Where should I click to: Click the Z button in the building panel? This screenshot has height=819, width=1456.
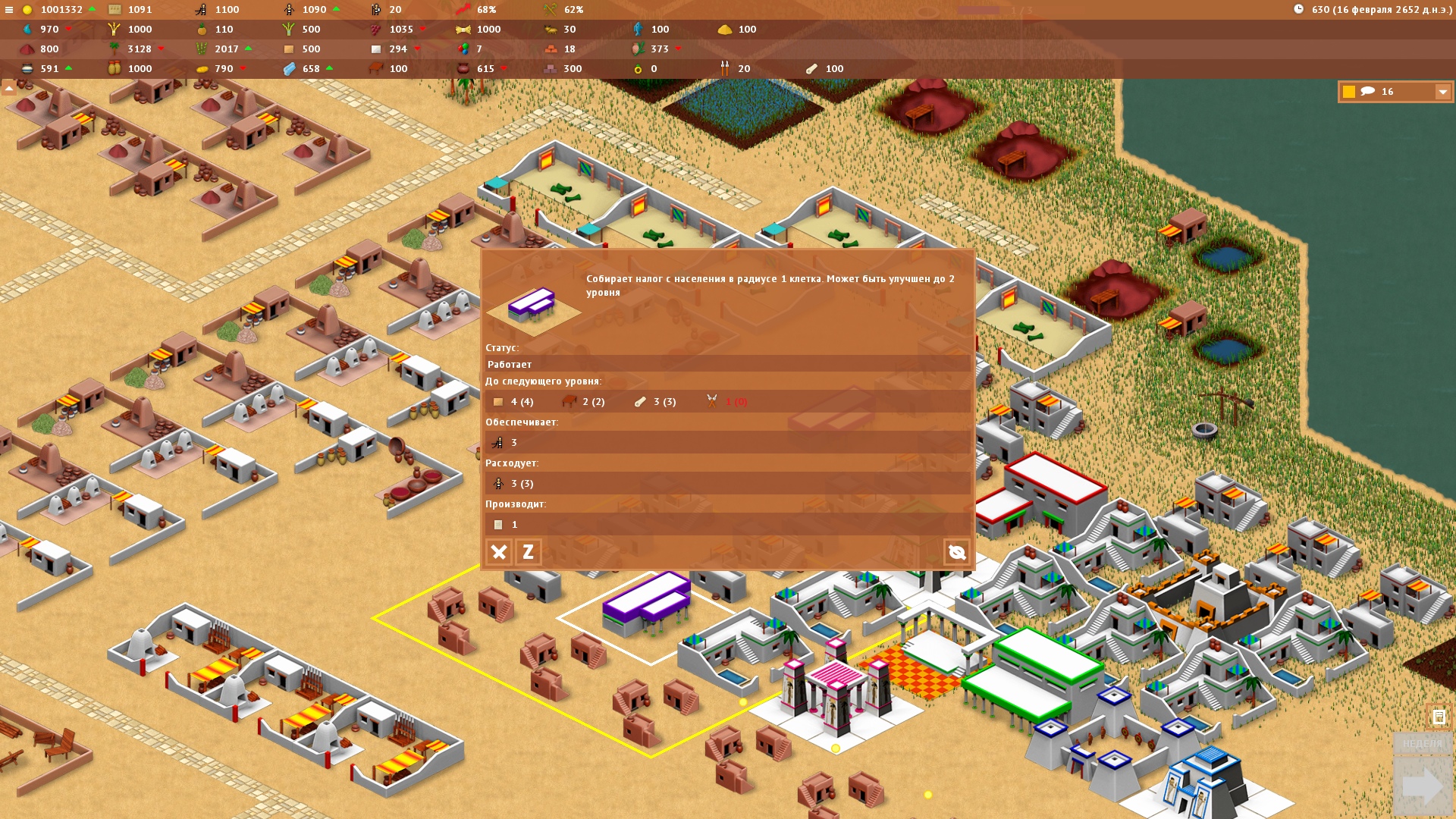[528, 552]
